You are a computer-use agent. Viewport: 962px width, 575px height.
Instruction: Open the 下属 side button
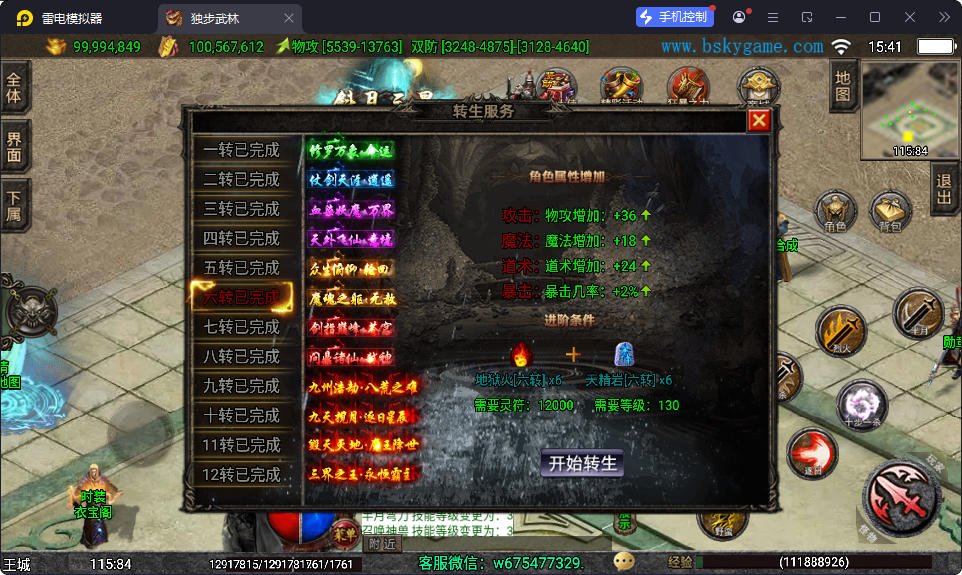tap(14, 205)
